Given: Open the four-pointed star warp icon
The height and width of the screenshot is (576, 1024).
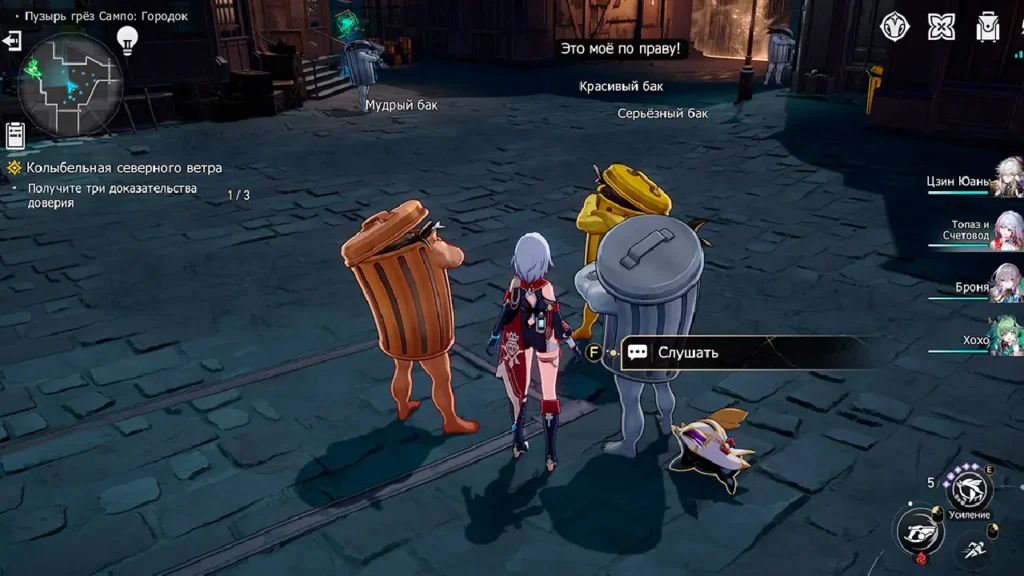Looking at the screenshot, I should [x=941, y=27].
